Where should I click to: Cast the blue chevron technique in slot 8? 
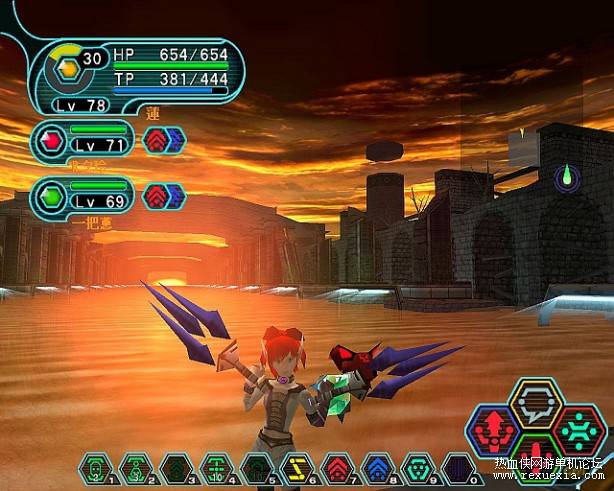378,467
